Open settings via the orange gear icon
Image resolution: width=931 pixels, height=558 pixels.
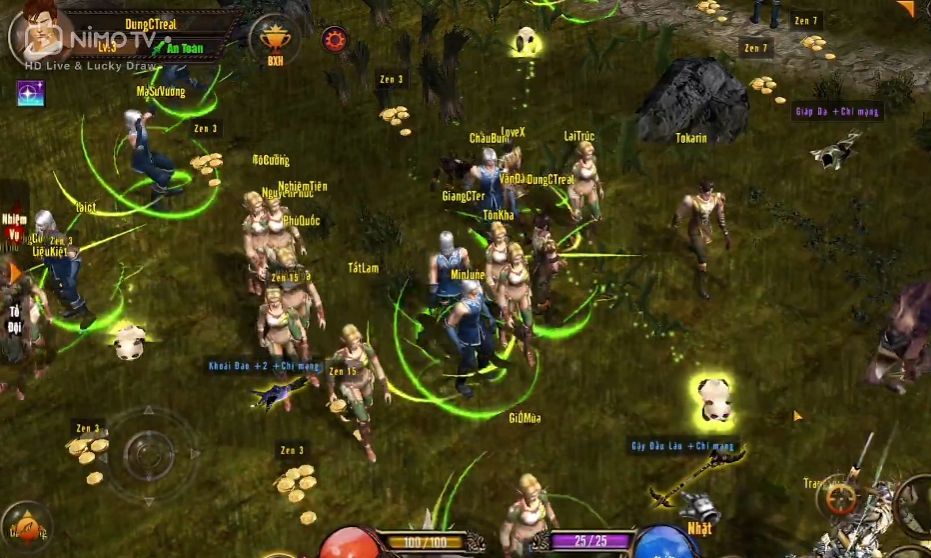(x=334, y=40)
